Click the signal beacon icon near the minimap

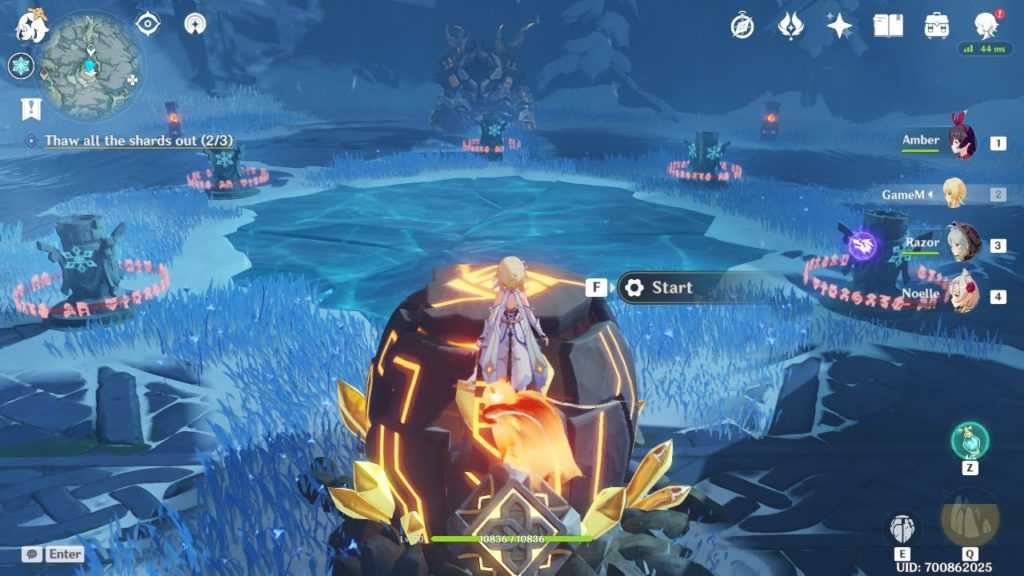[195, 23]
